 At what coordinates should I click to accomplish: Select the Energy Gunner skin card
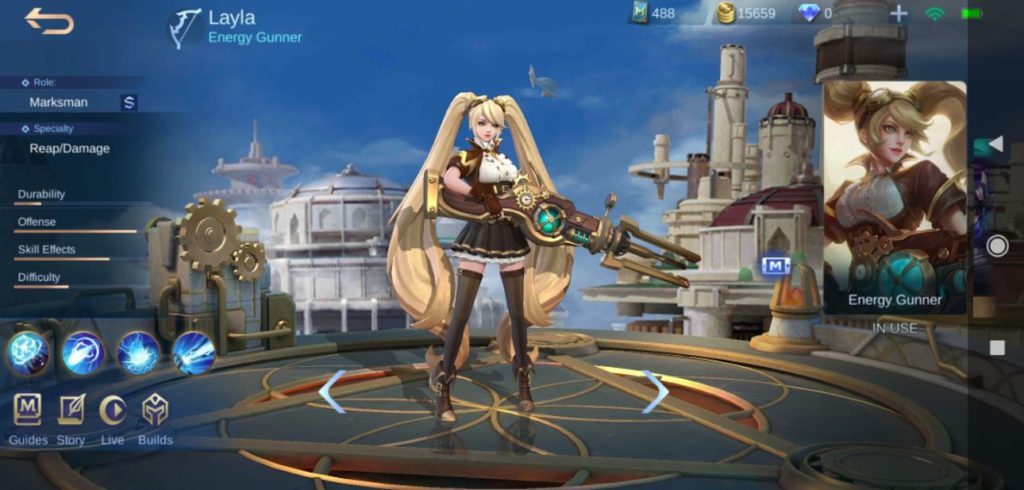894,198
